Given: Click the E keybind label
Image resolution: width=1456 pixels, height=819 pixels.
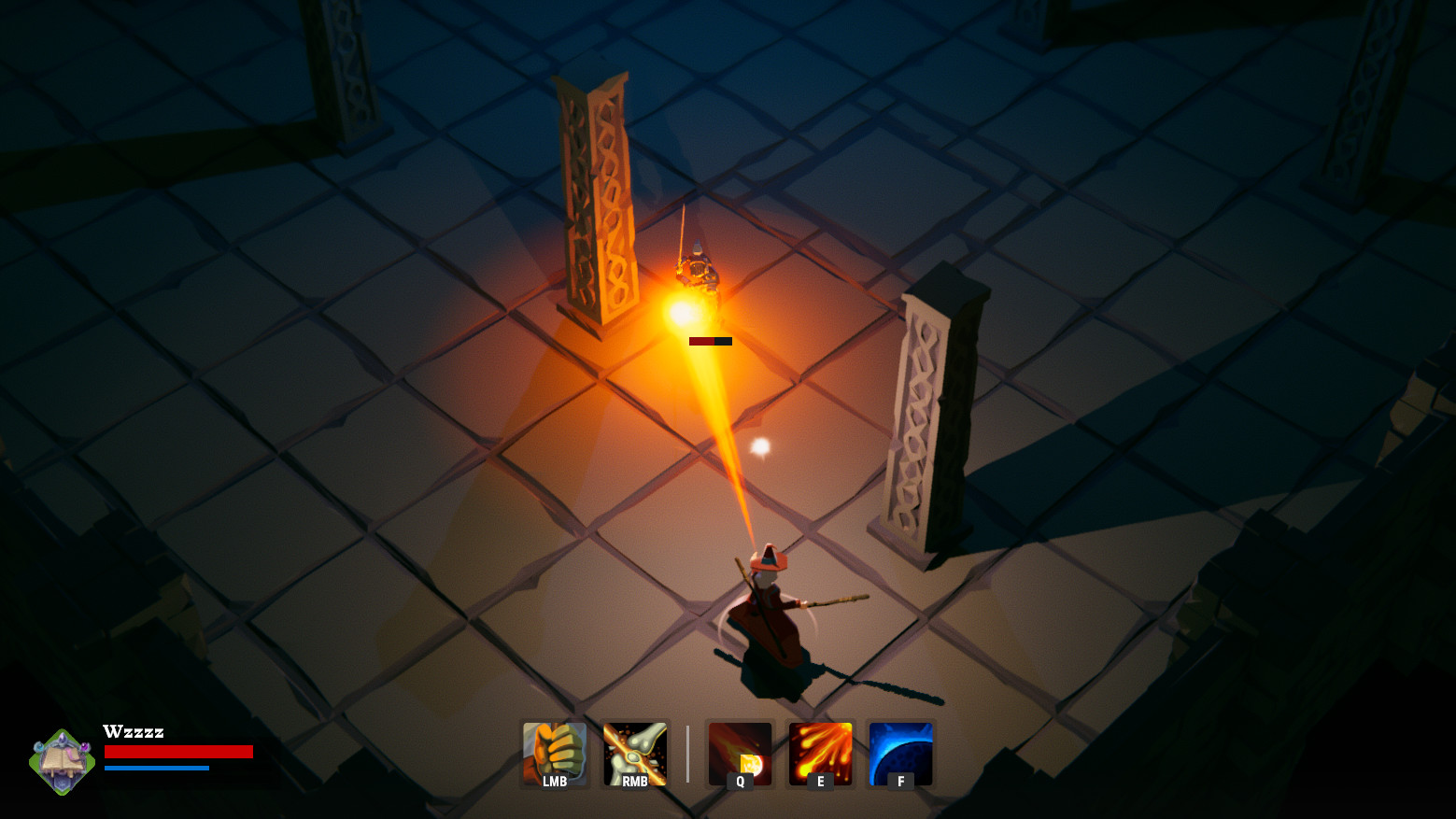Looking at the screenshot, I should [819, 783].
